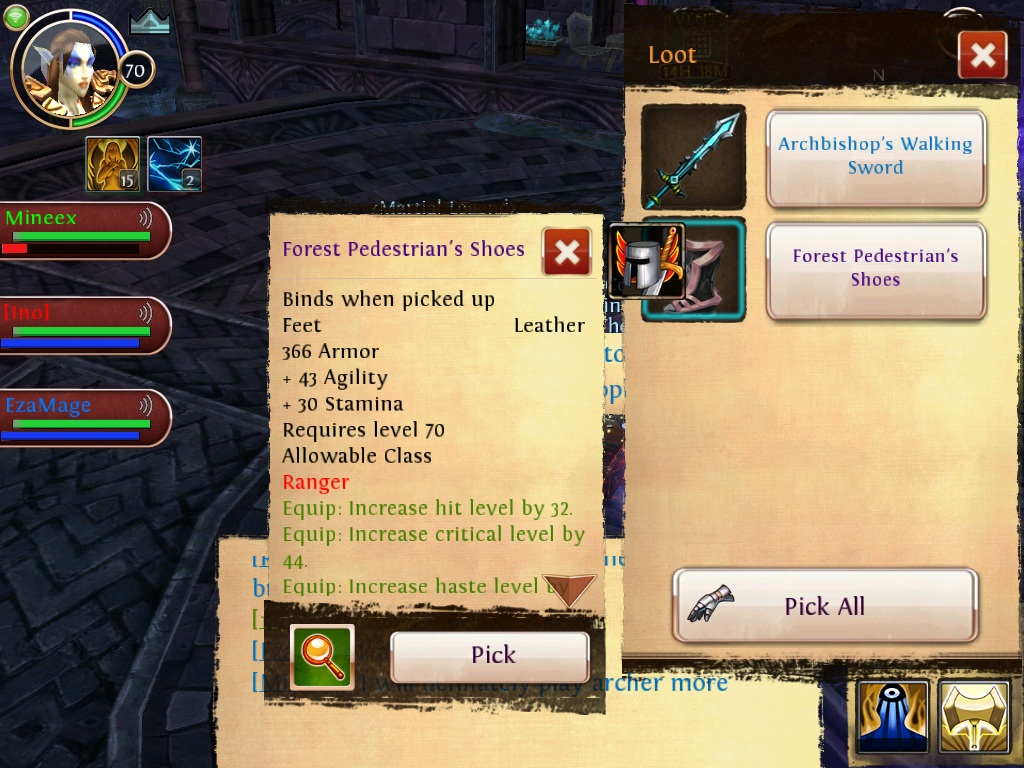Pick all loot items

pyautogui.click(x=824, y=606)
